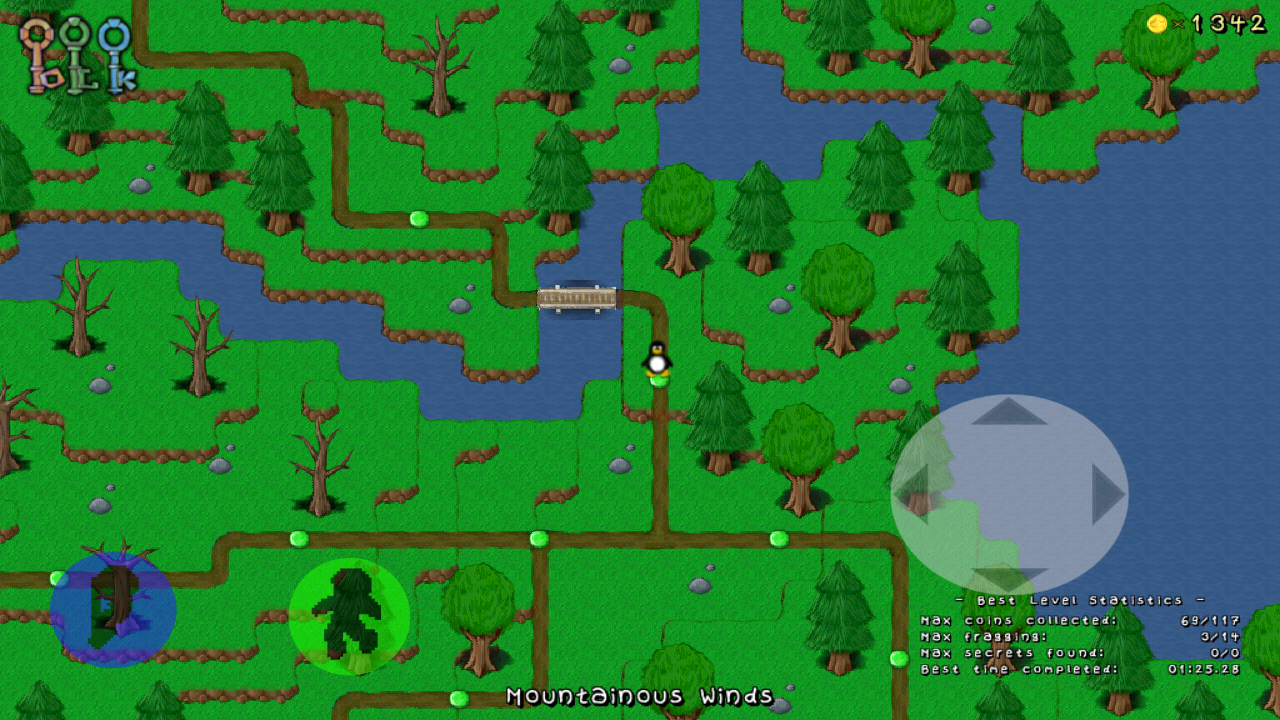Tap the down arrow on the D-pad
This screenshot has height=720, width=1280.
coord(1008,577)
